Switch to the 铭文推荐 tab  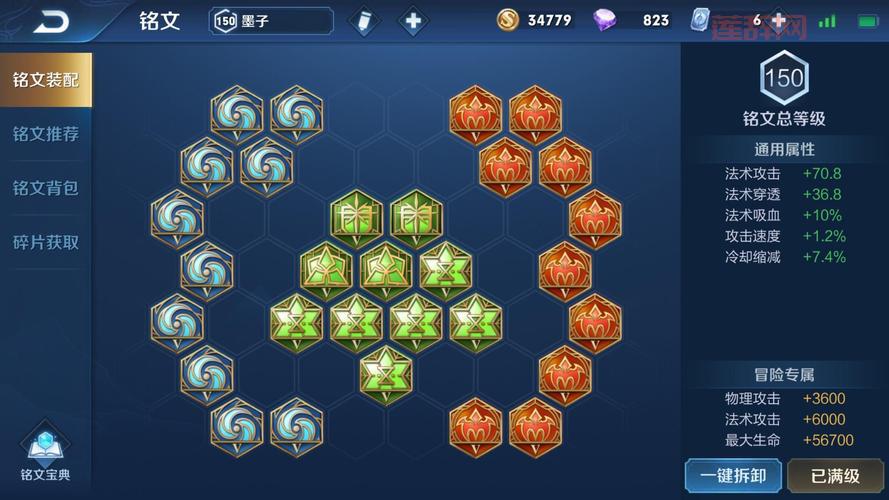[46, 134]
